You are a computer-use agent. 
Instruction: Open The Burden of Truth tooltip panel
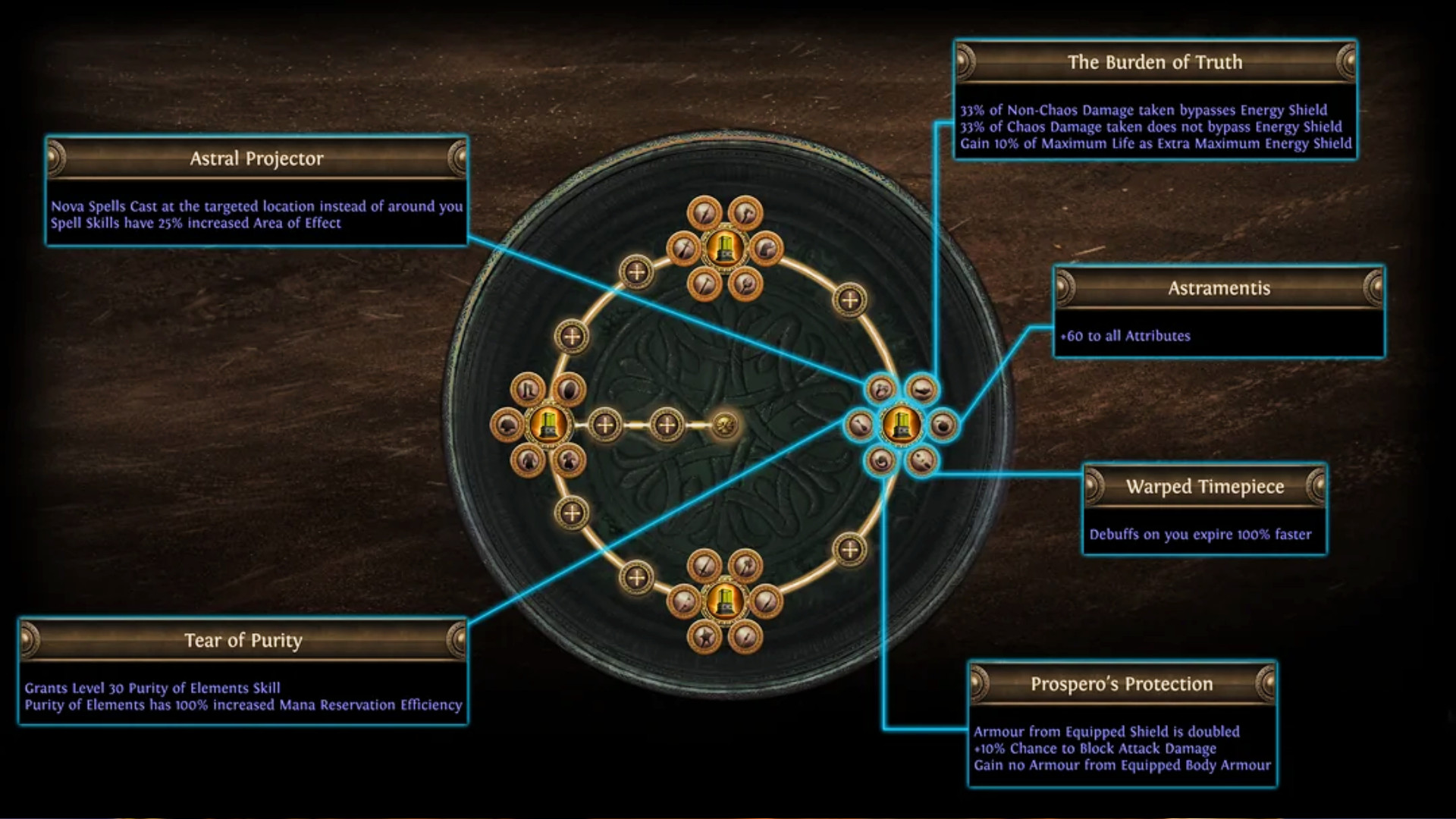[x=1154, y=63]
